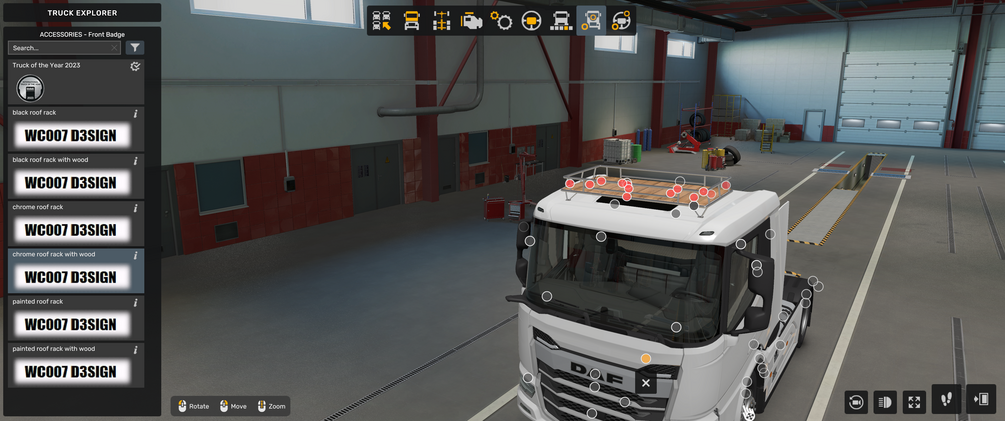Image resolution: width=1005 pixels, height=421 pixels.
Task: Select the painted roof rack with wood
Action: [75, 366]
